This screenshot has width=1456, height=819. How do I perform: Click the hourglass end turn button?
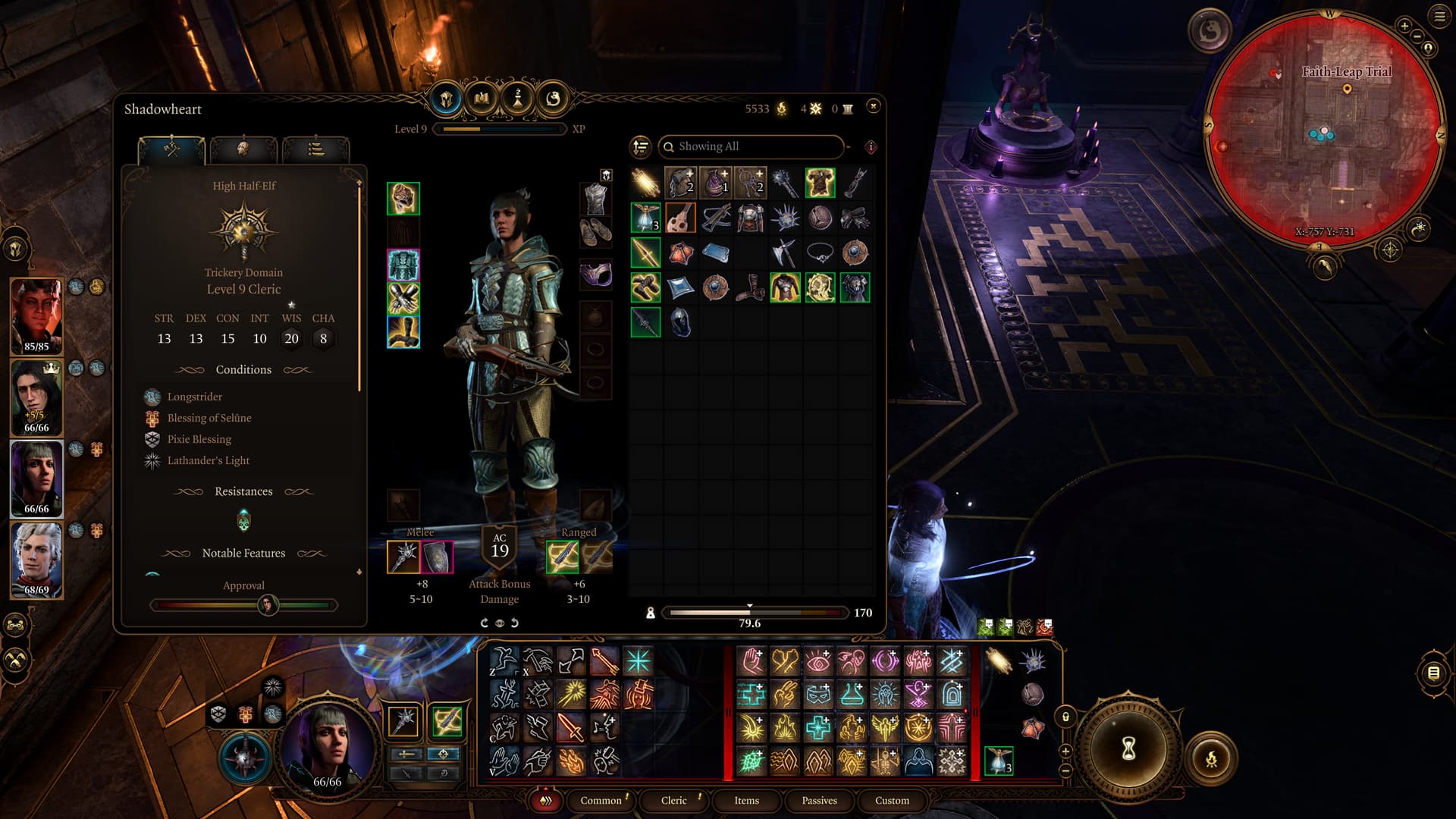click(x=1128, y=749)
